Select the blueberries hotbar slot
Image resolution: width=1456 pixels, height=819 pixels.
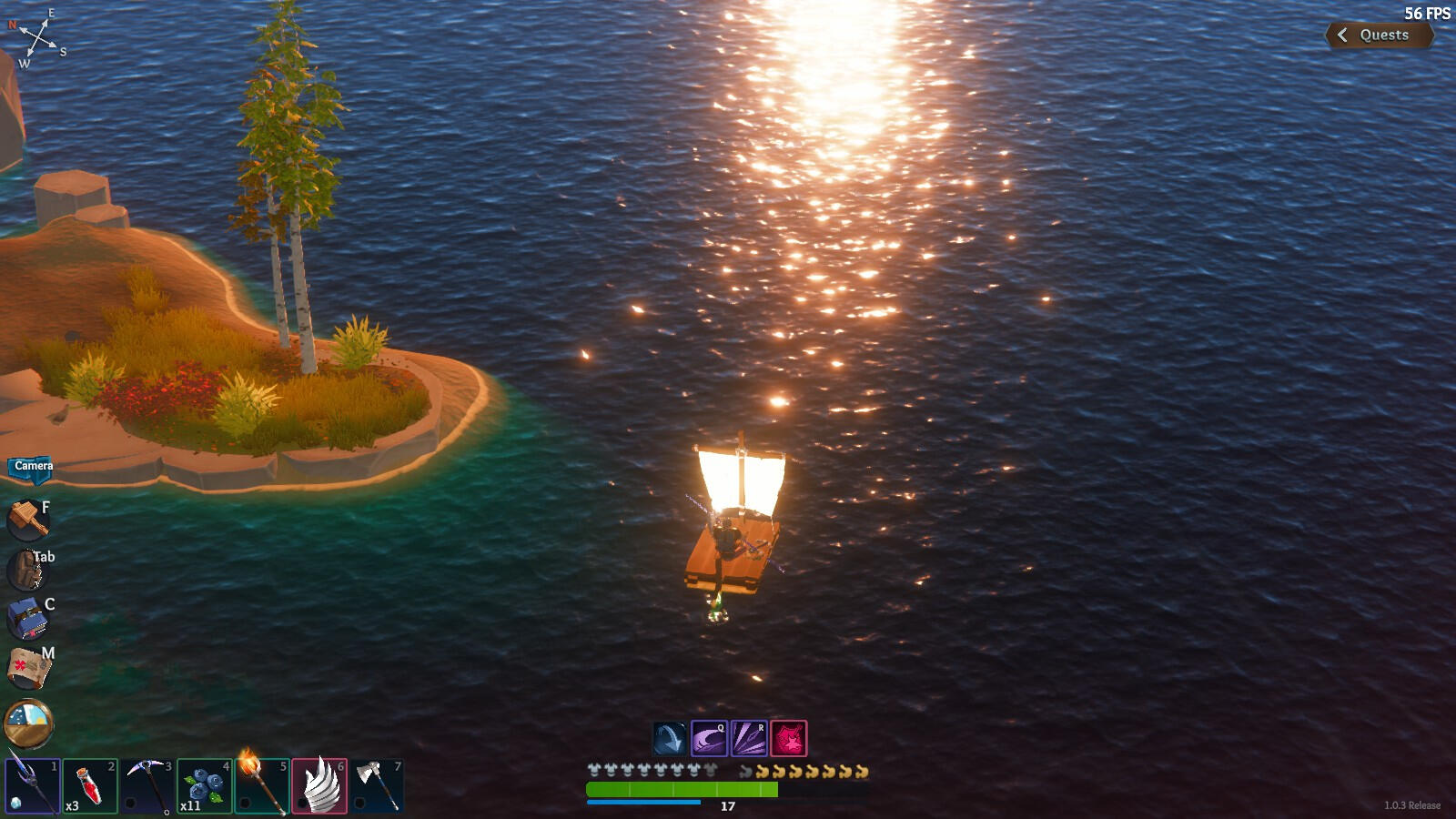click(x=204, y=785)
